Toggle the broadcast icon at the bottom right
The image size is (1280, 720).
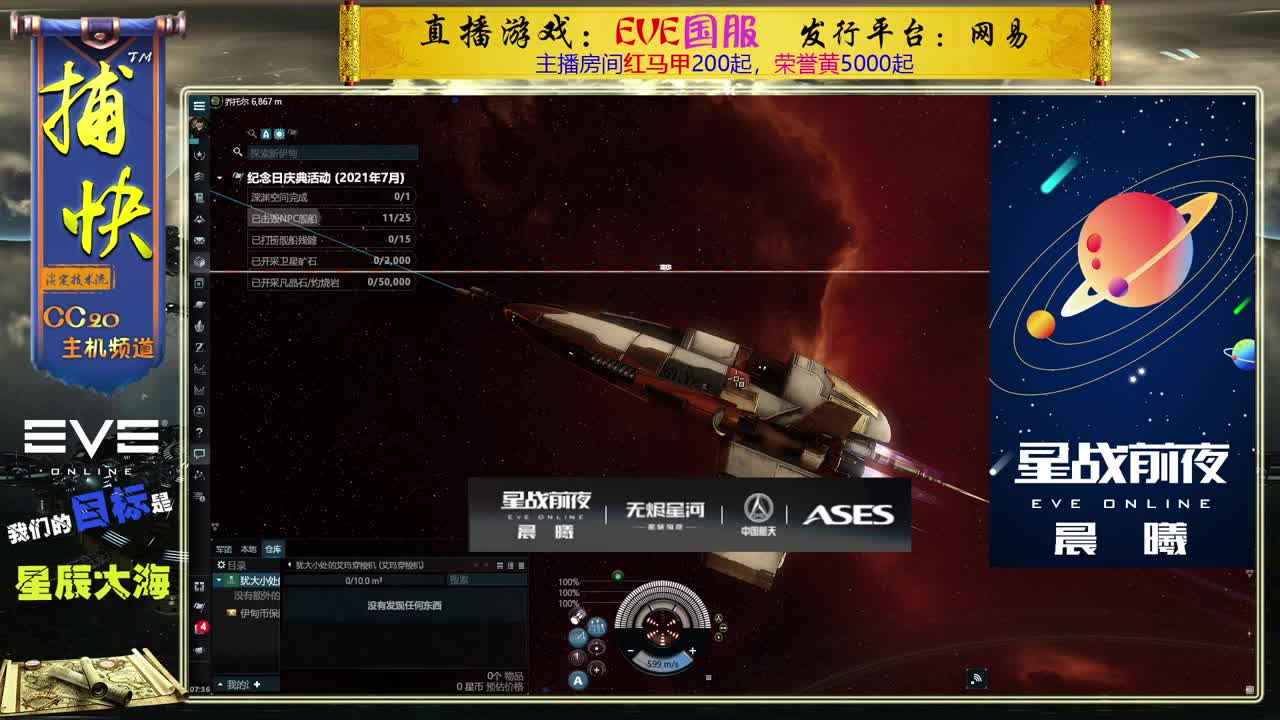click(978, 676)
